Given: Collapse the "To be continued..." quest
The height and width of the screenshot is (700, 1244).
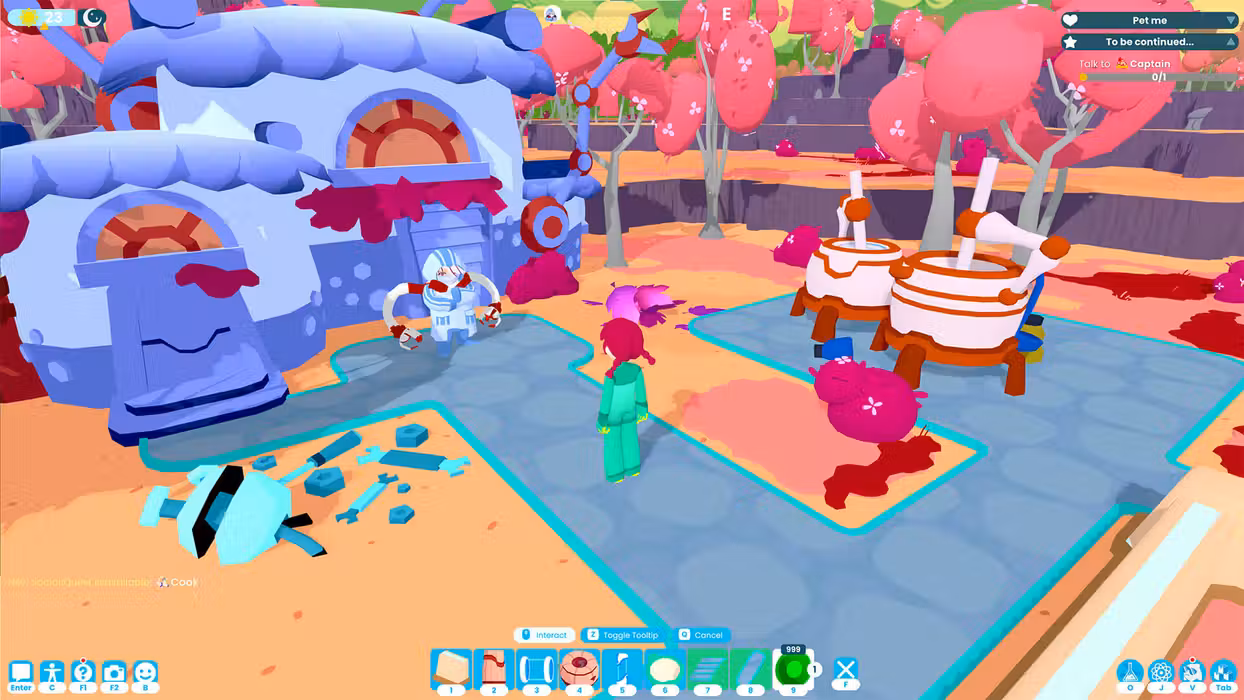Looking at the screenshot, I should pyautogui.click(x=1230, y=42).
